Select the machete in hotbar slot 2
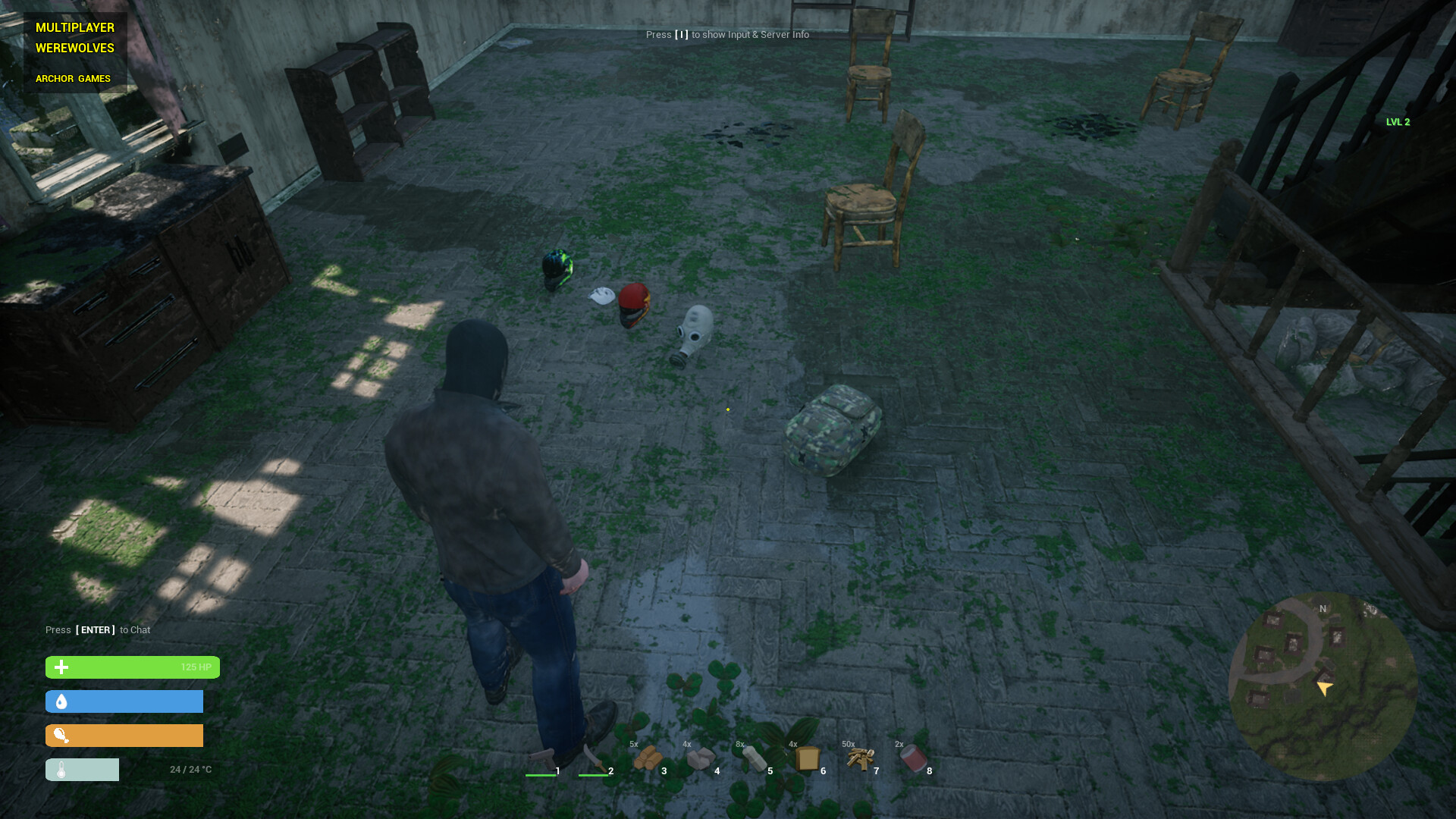 [x=596, y=758]
